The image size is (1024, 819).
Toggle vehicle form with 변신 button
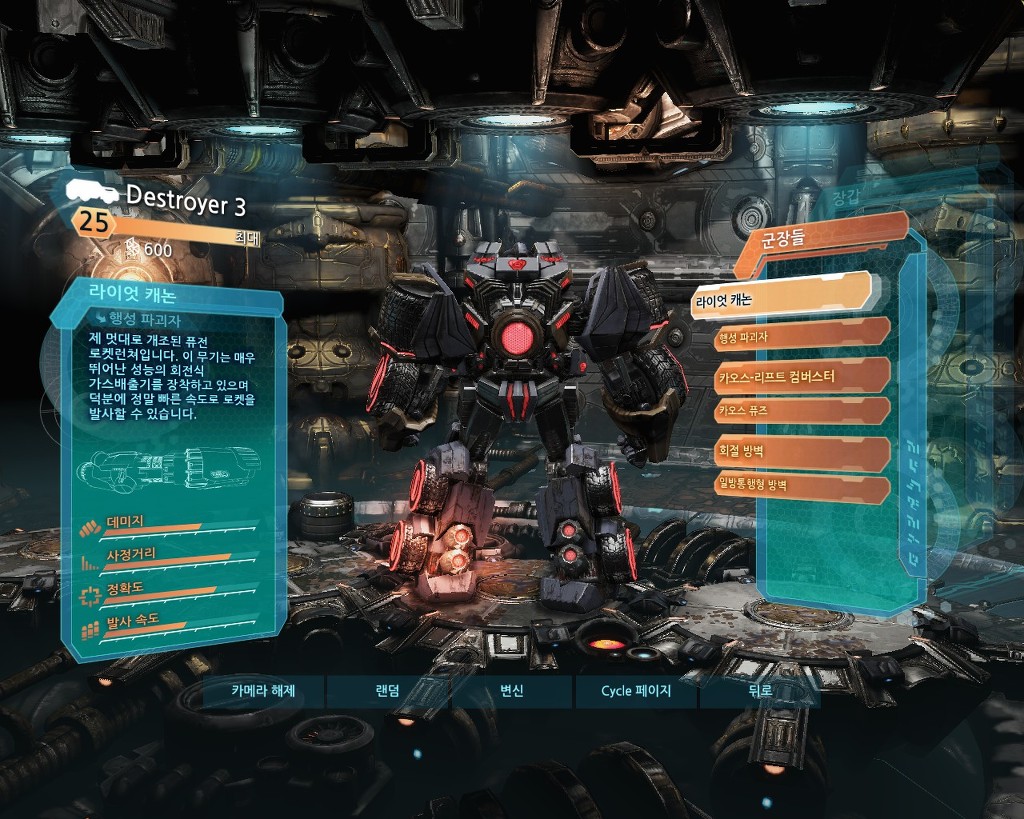511,691
